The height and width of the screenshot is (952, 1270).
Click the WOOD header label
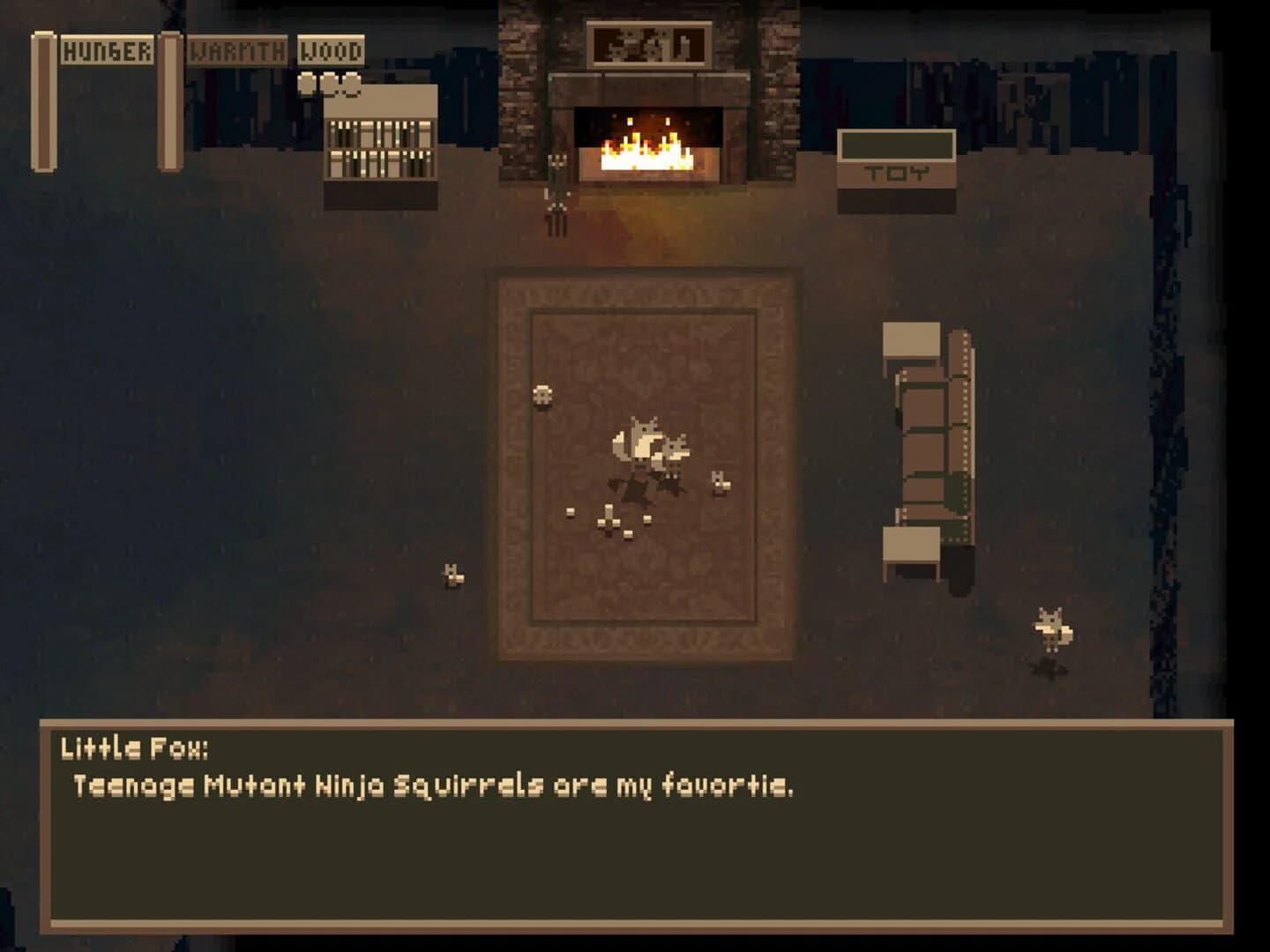331,50
